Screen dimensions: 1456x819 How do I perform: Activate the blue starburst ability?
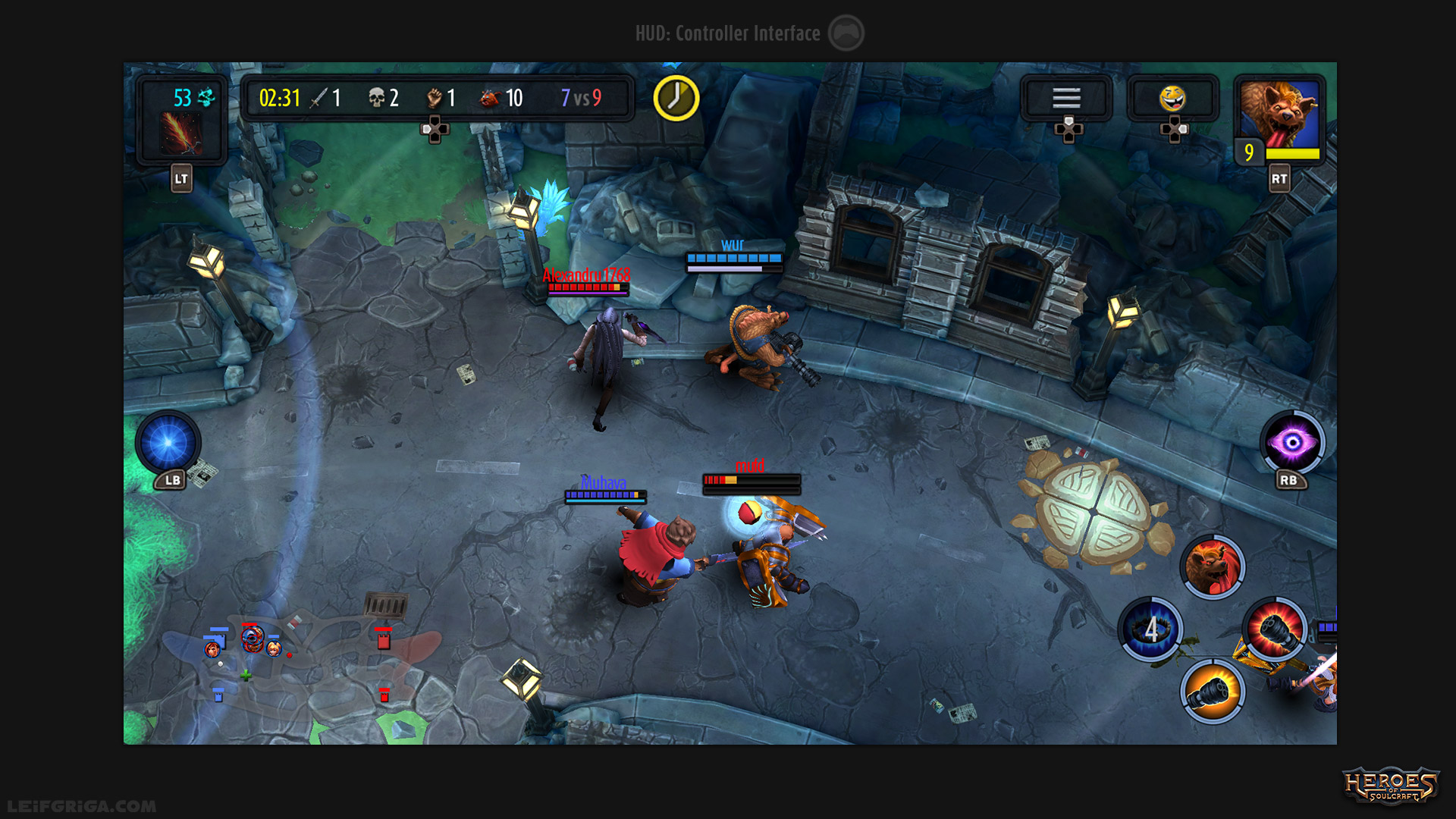(168, 442)
